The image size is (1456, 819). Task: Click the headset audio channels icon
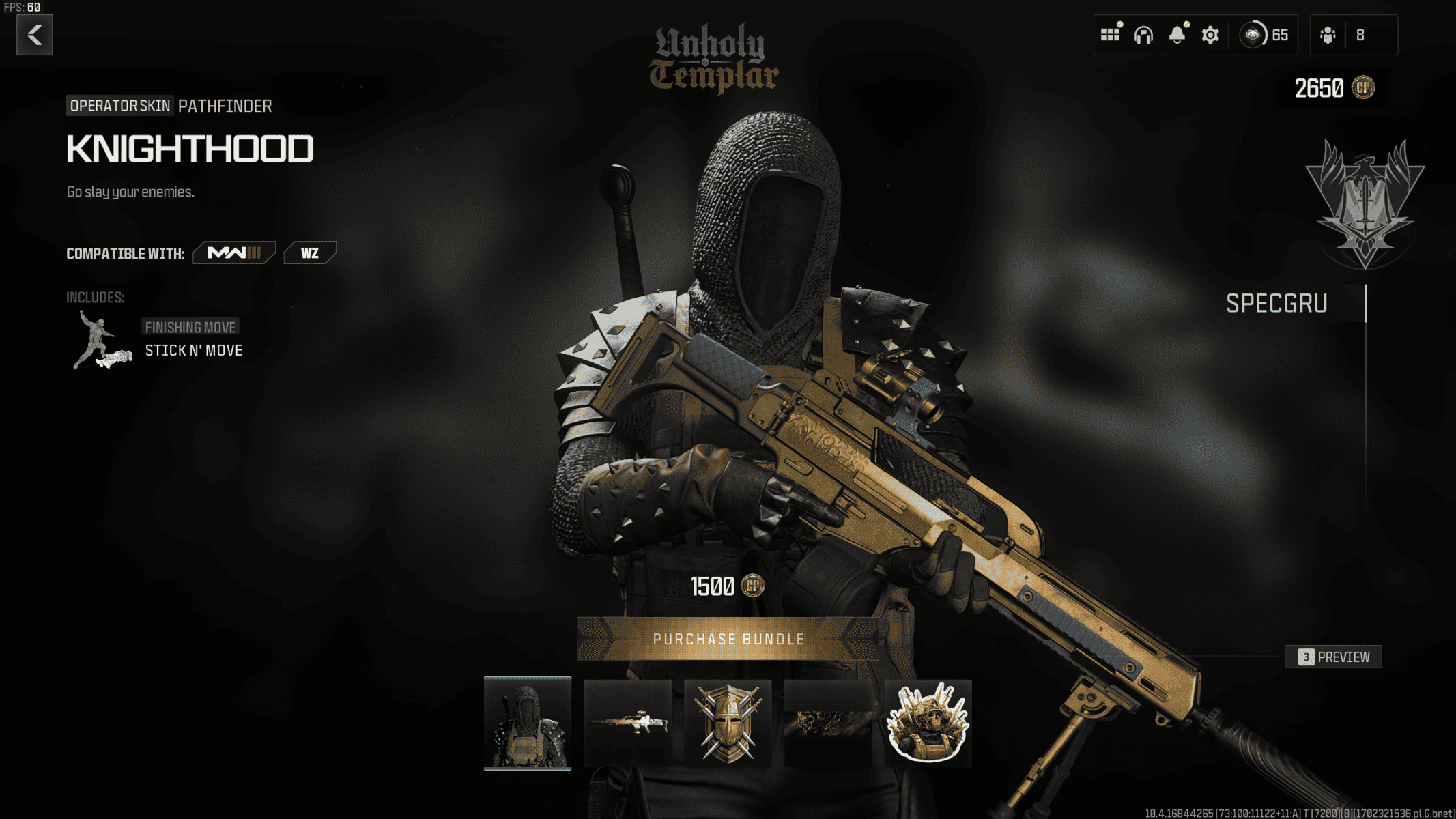coord(1145,35)
